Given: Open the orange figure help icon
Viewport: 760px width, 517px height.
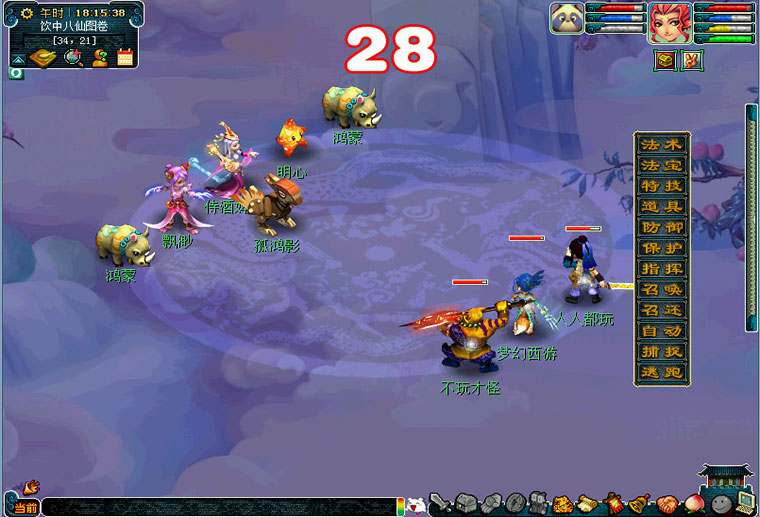Looking at the screenshot, I should 100,57.
